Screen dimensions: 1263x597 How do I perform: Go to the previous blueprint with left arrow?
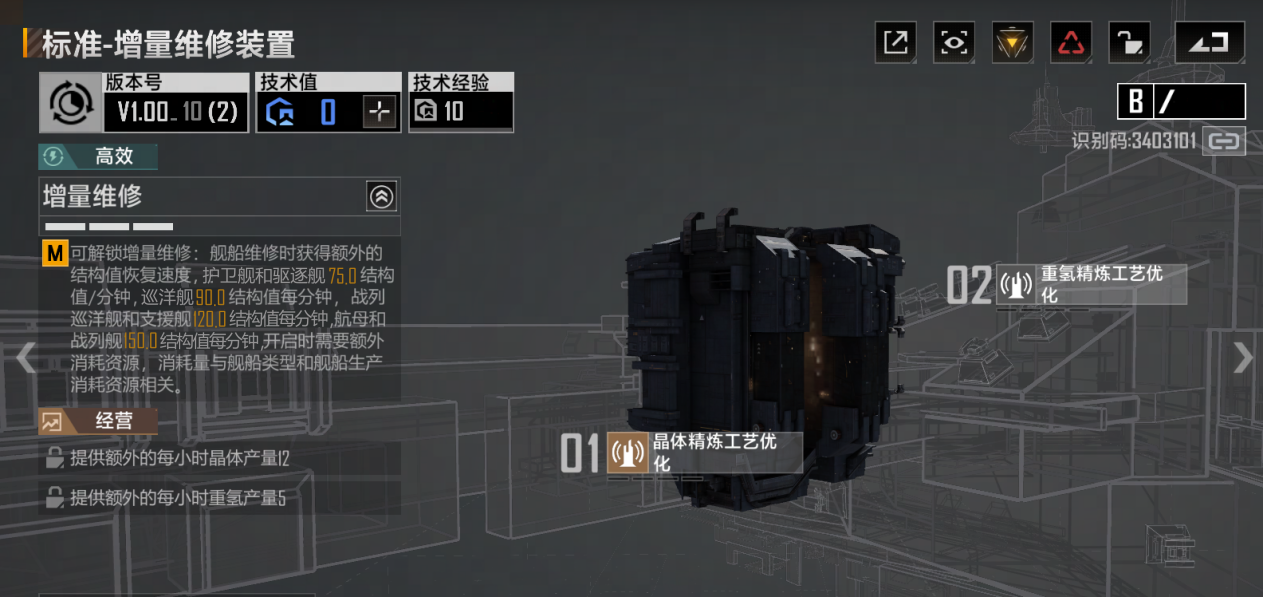[25, 357]
